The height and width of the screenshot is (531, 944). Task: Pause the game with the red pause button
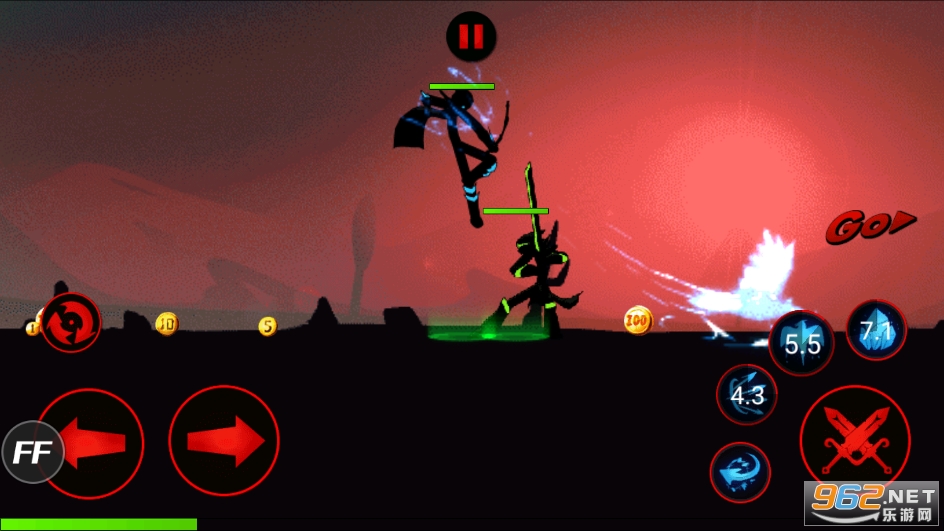tap(470, 37)
